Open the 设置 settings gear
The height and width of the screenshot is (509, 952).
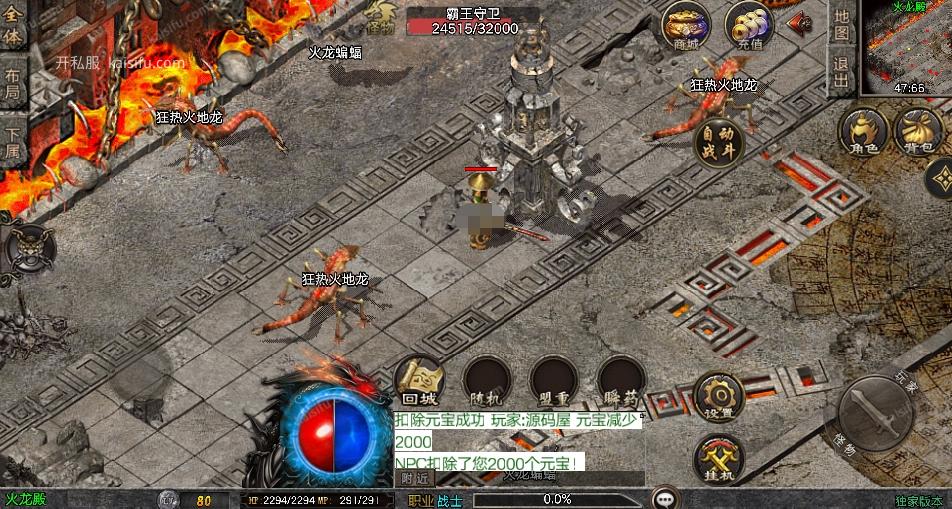point(718,397)
